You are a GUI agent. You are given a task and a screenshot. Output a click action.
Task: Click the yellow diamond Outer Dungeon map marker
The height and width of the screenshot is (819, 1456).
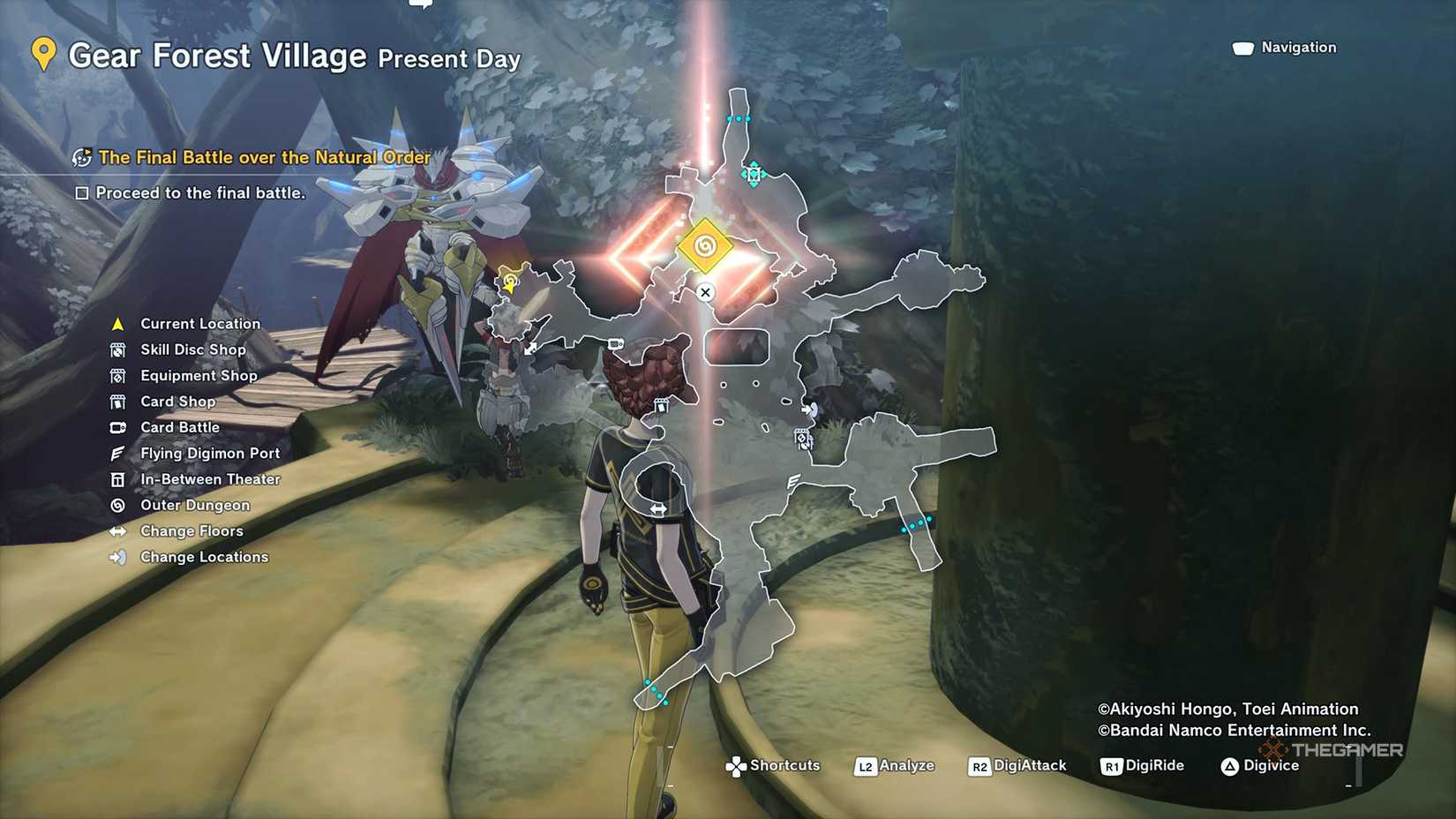[704, 246]
